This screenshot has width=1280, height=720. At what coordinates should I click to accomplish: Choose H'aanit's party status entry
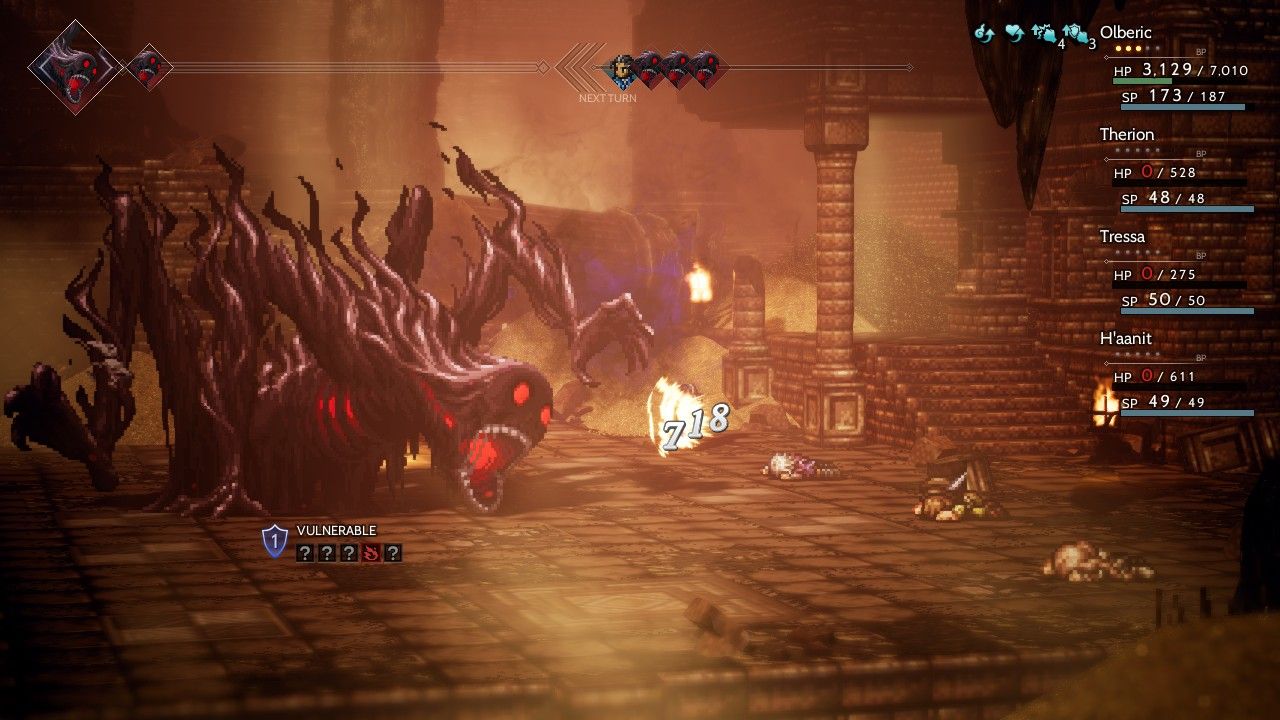coord(1126,339)
